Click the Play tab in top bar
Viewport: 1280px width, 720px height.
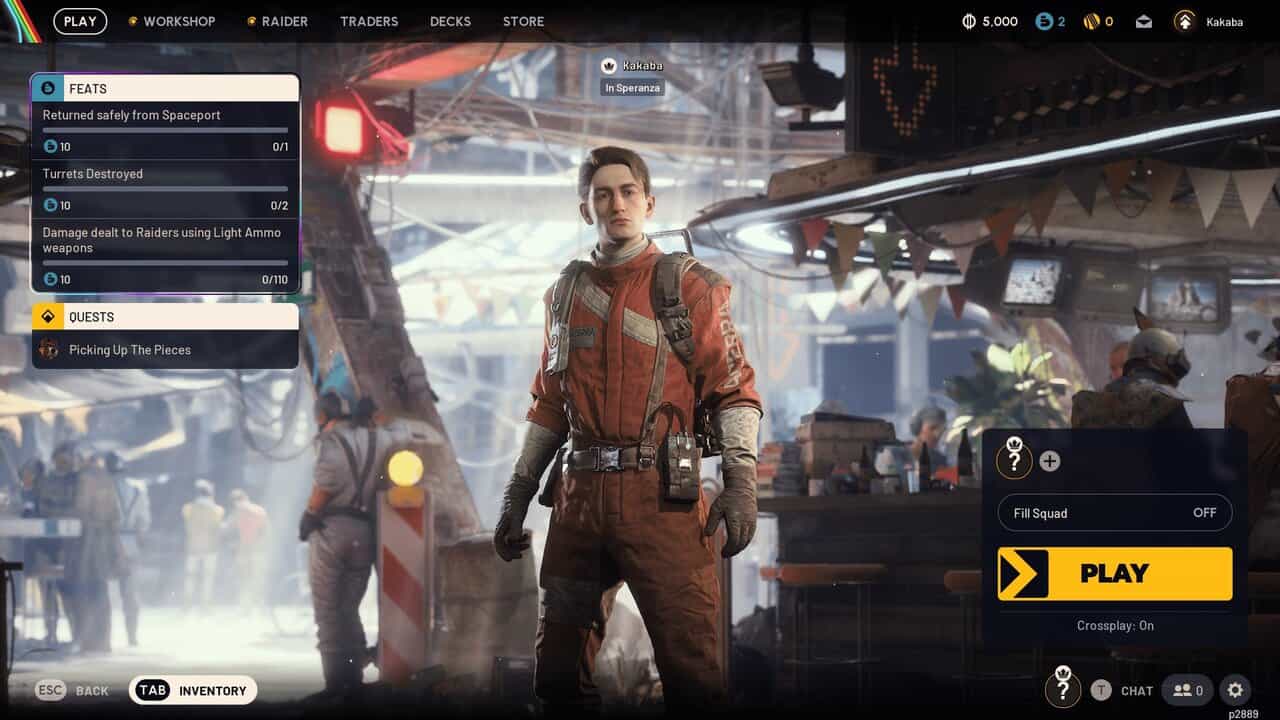click(80, 21)
